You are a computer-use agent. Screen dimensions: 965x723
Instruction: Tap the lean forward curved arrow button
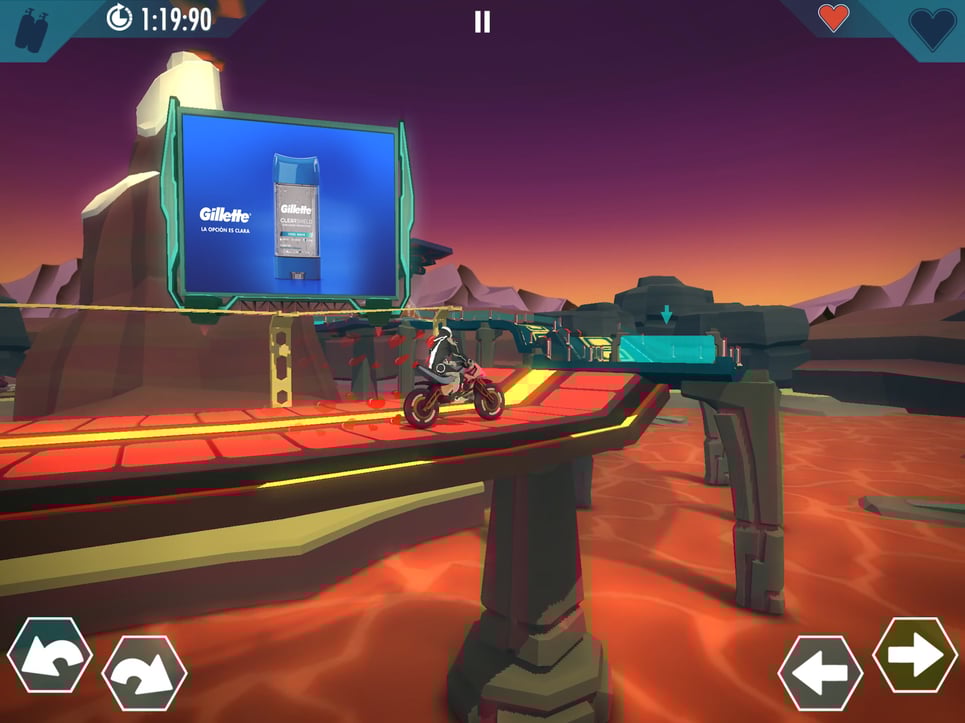pyautogui.click(x=144, y=673)
